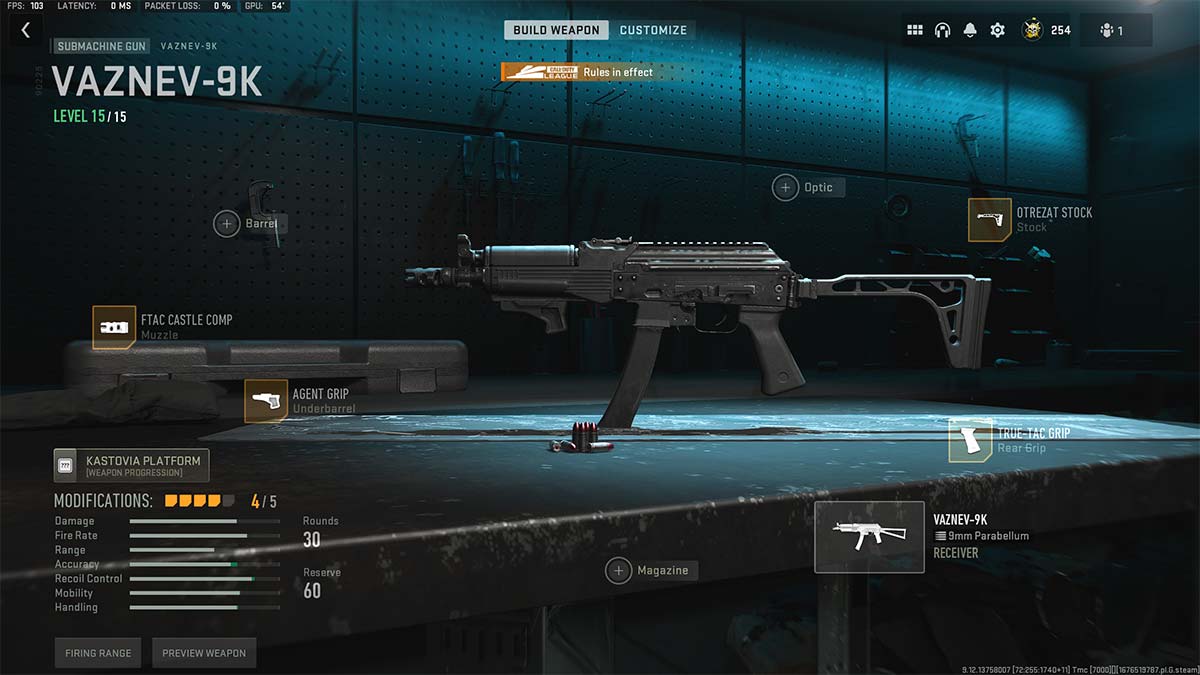Add a Magazine attachment
The height and width of the screenshot is (675, 1200).
[618, 570]
